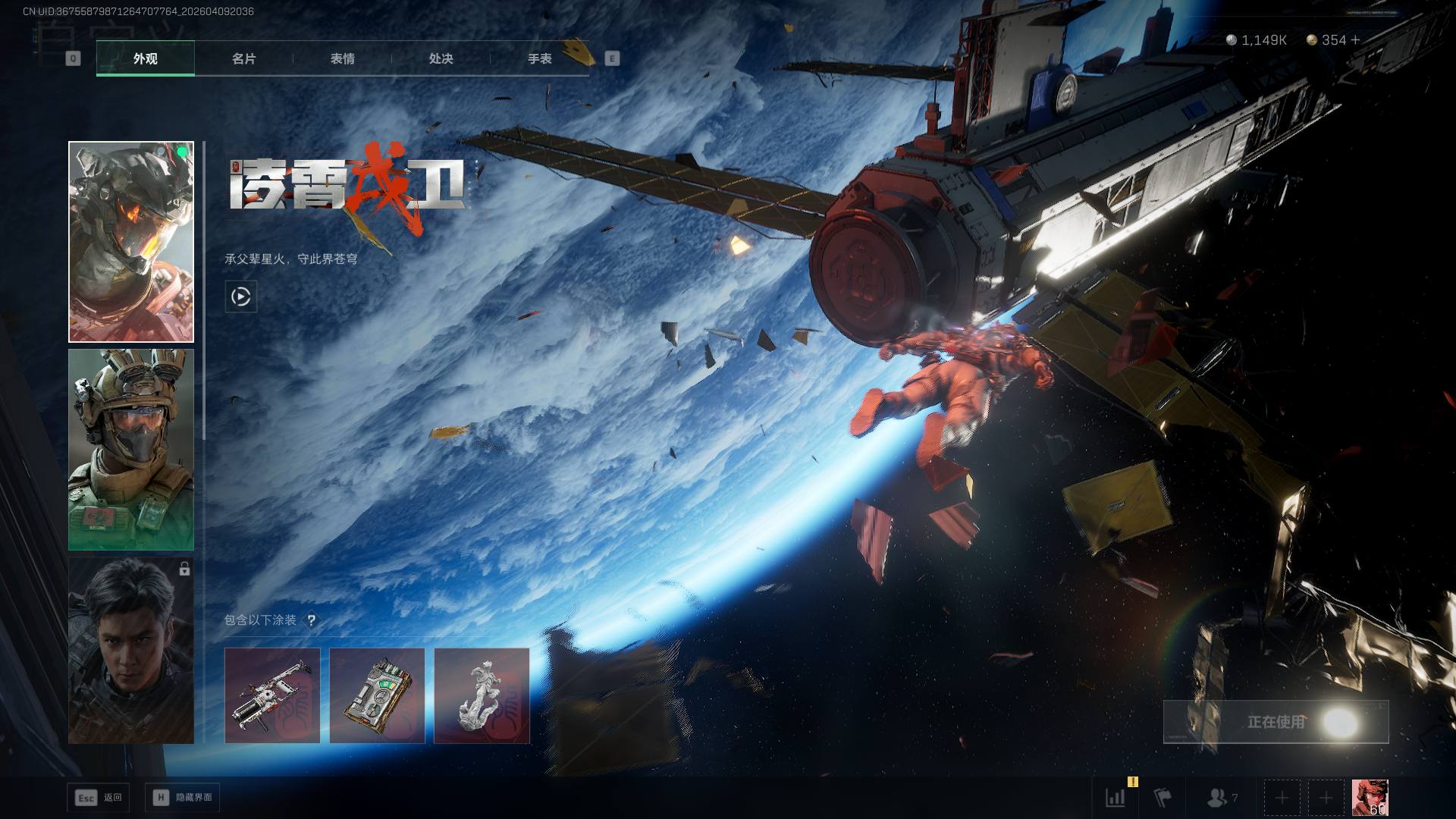
Task: Choose the tan helmet soldier skin
Action: (131, 450)
